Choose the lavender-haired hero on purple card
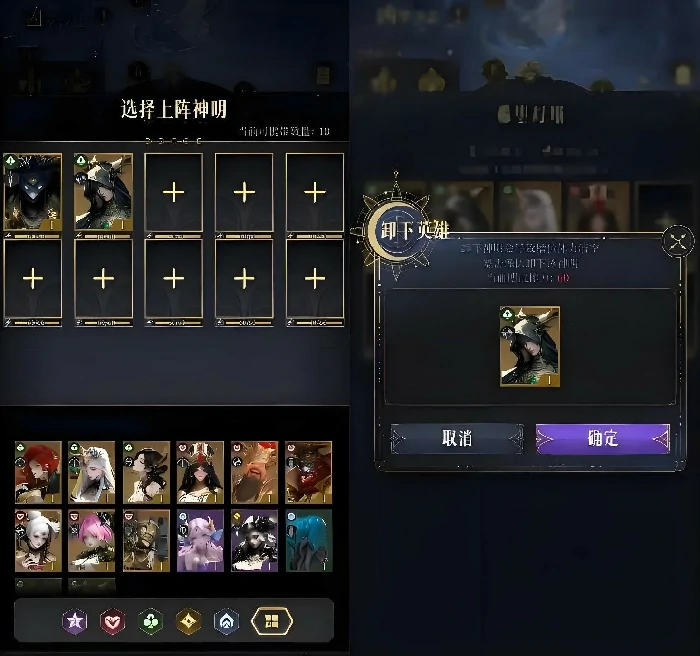This screenshot has height=656, width=700. 200,540
